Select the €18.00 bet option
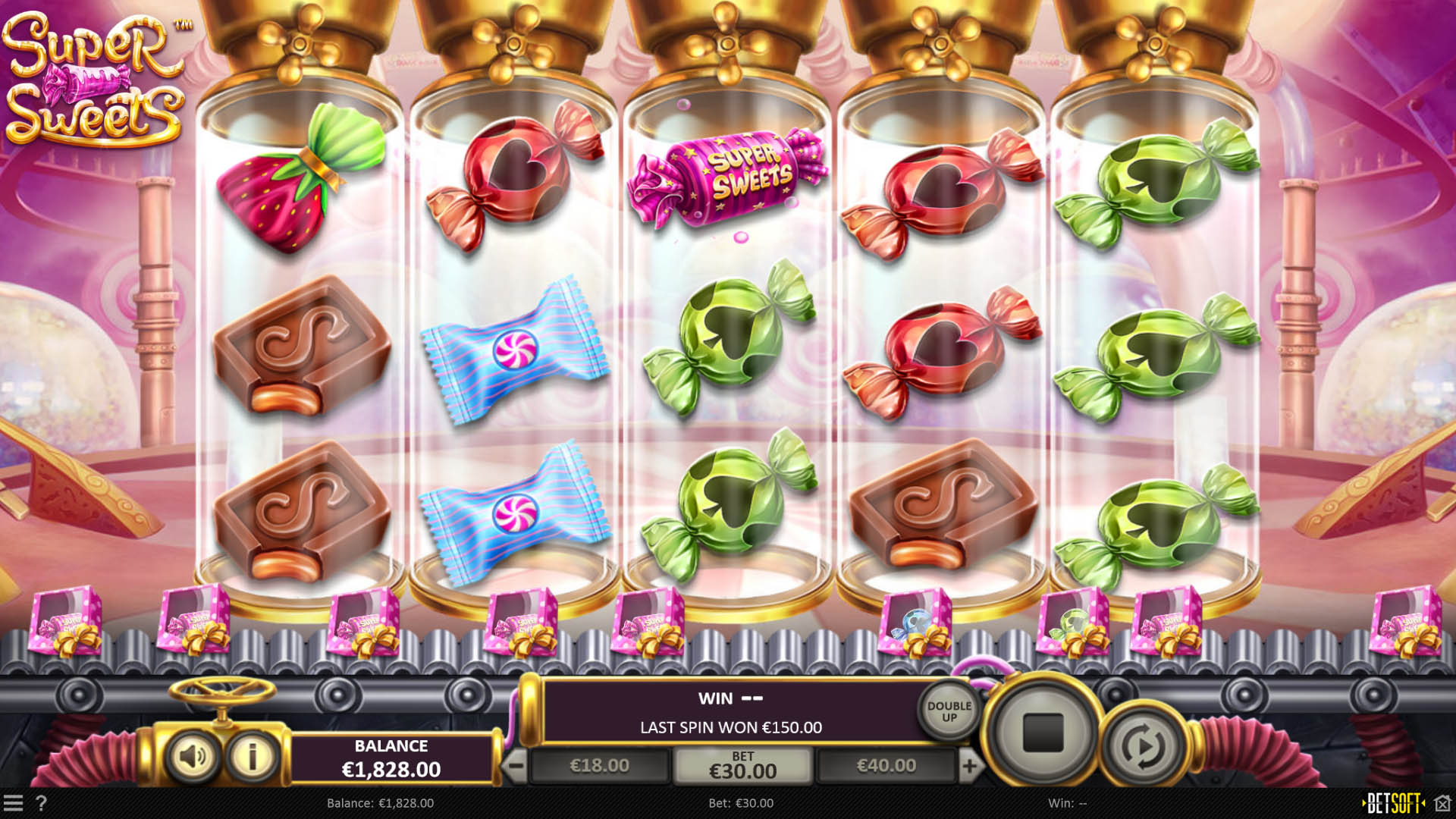Image resolution: width=1456 pixels, height=819 pixels. (x=598, y=765)
